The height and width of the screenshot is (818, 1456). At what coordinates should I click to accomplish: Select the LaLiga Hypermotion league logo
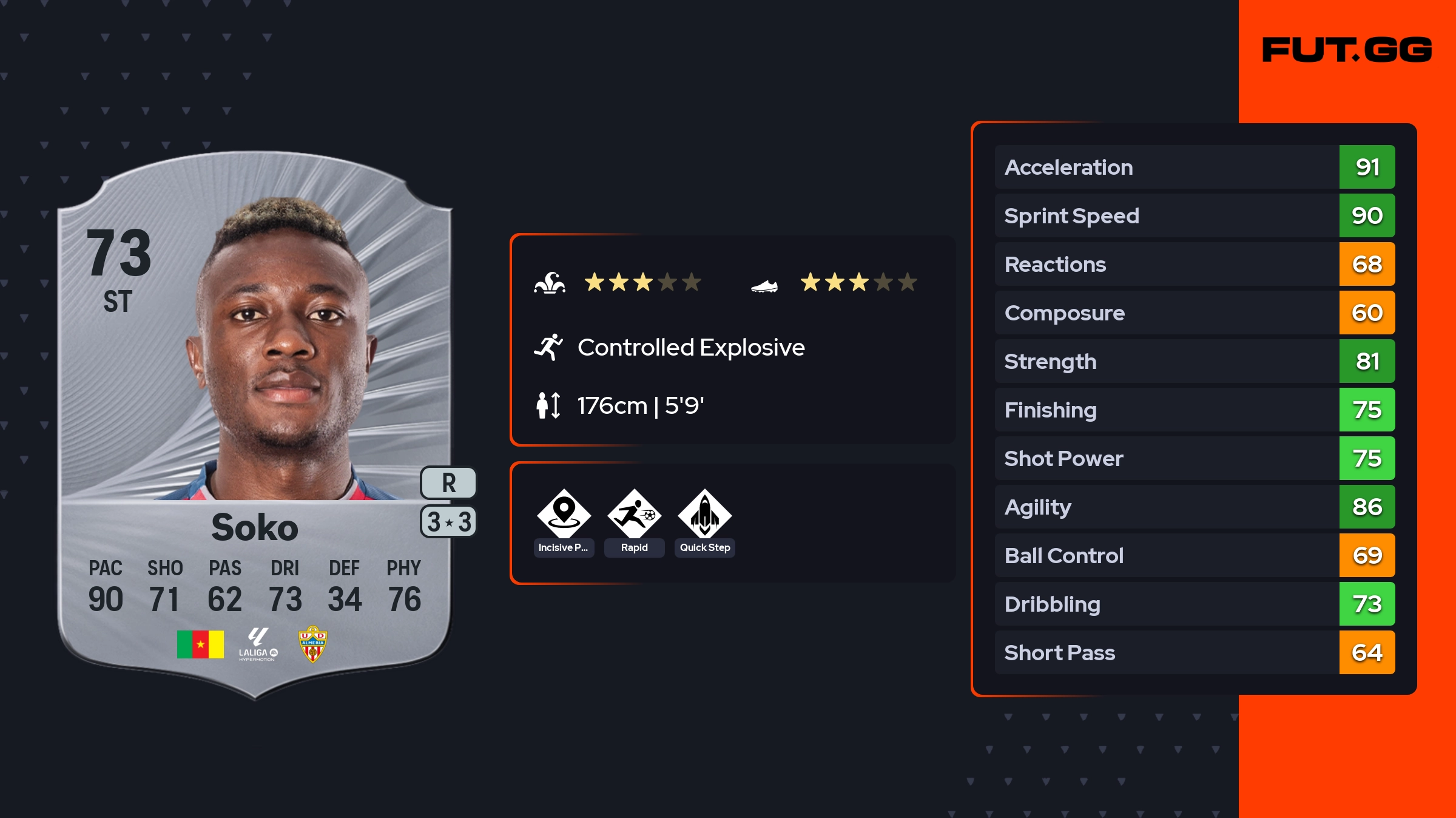(x=258, y=644)
